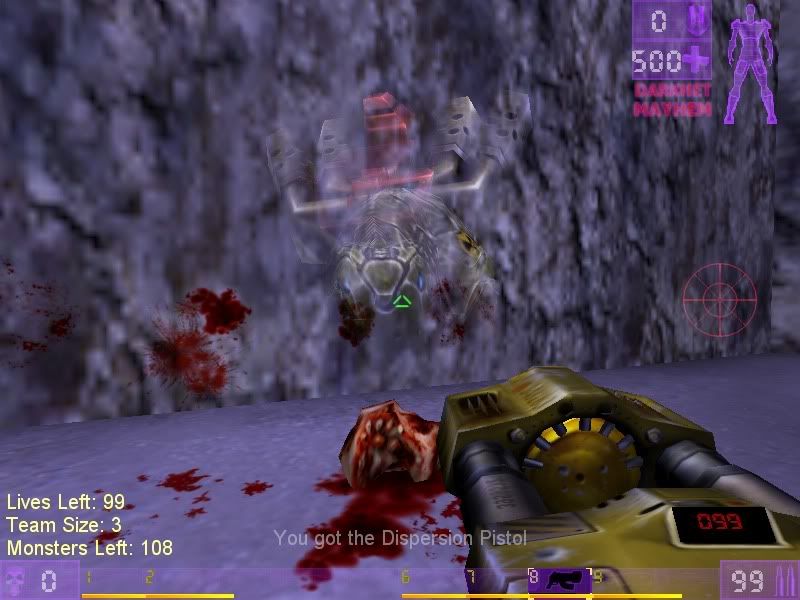Select weapon slot 6 in the weapon bar
The image size is (800, 600).
(x=432, y=581)
